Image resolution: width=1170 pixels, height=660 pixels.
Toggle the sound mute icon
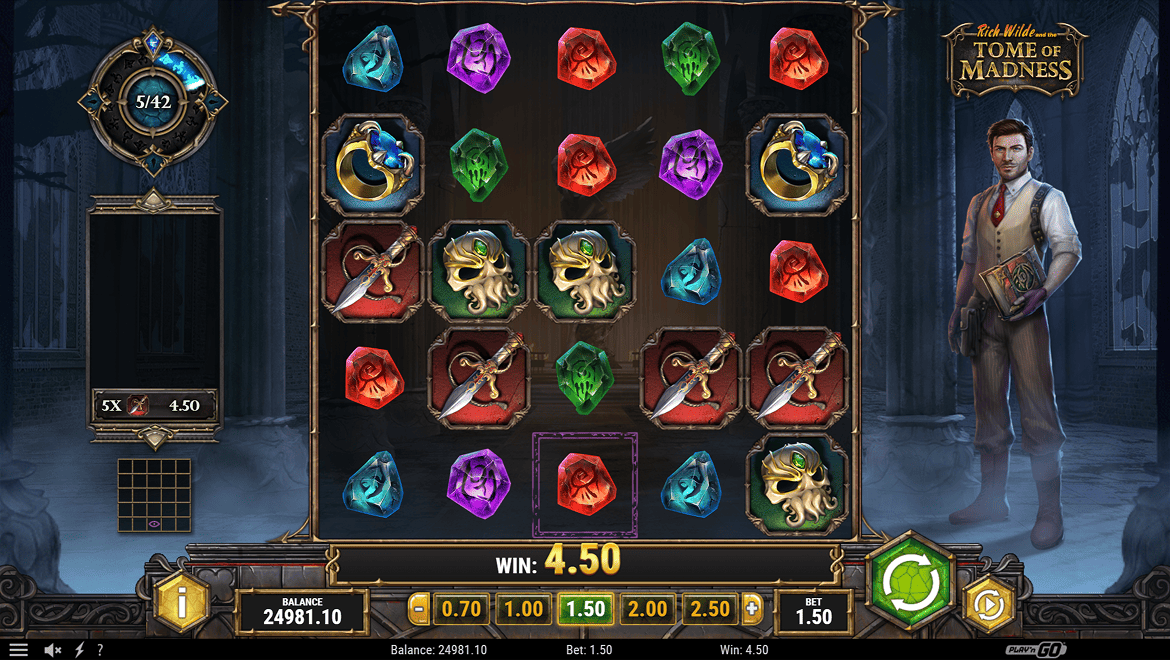pos(53,650)
